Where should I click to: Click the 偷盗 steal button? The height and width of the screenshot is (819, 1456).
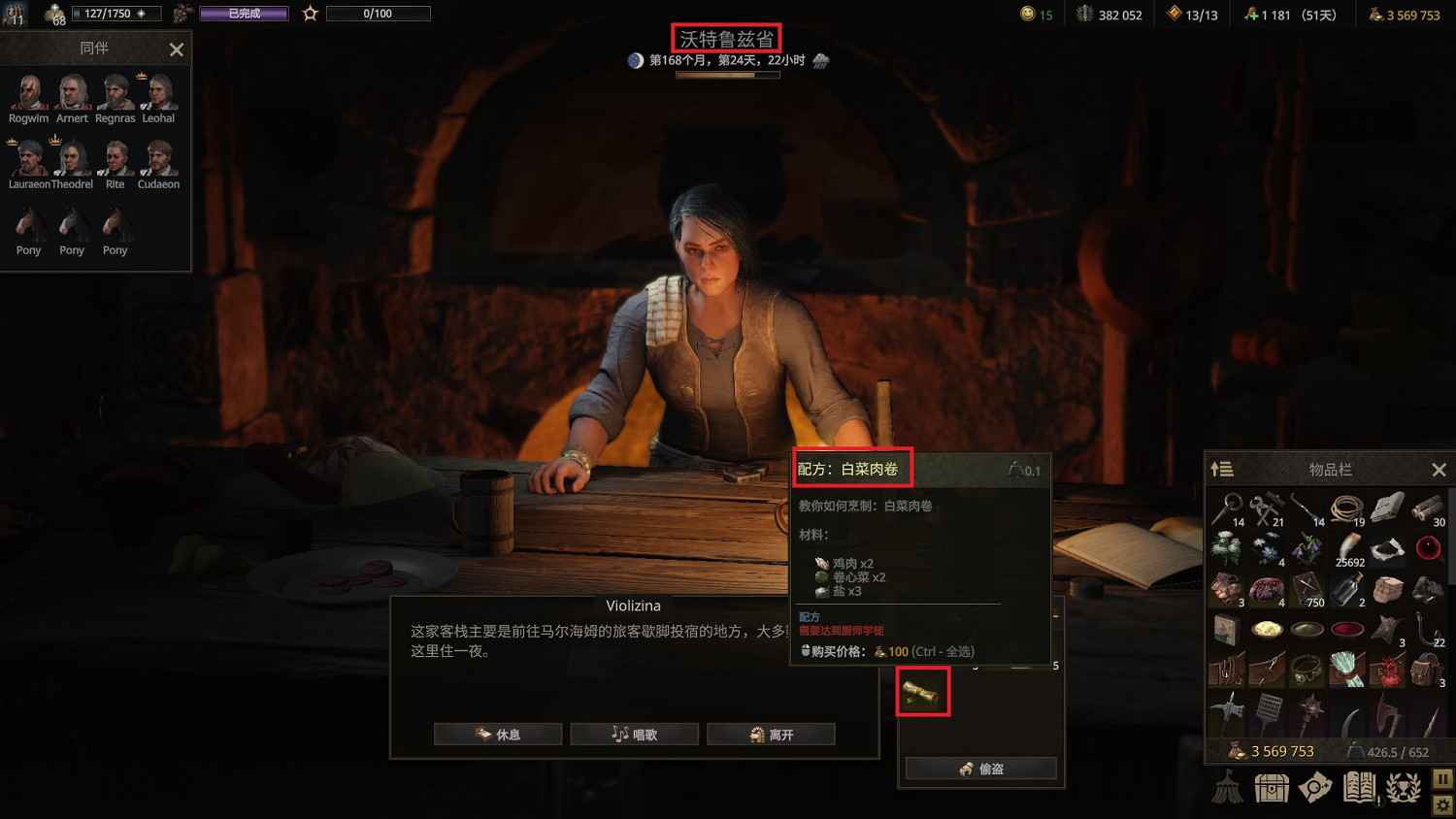coord(979,768)
